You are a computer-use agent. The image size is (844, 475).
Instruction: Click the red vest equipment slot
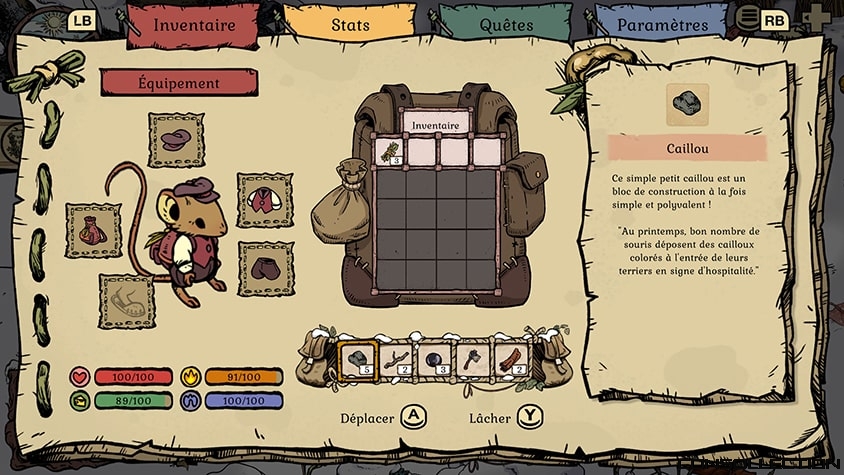point(265,200)
